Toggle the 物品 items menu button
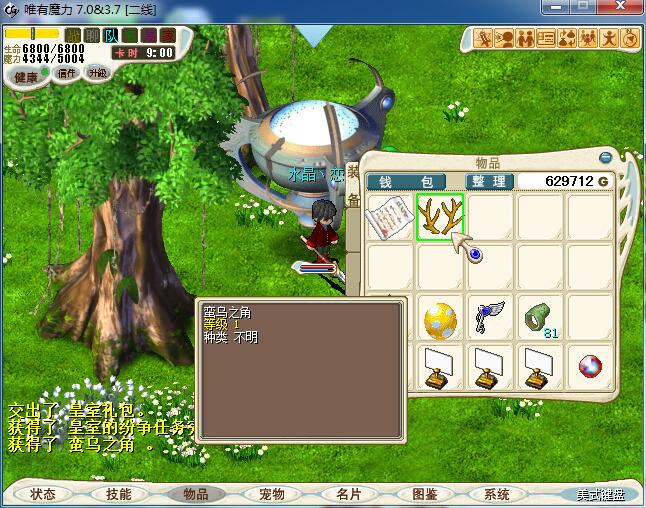Image resolution: width=646 pixels, height=508 pixels. coord(195,494)
